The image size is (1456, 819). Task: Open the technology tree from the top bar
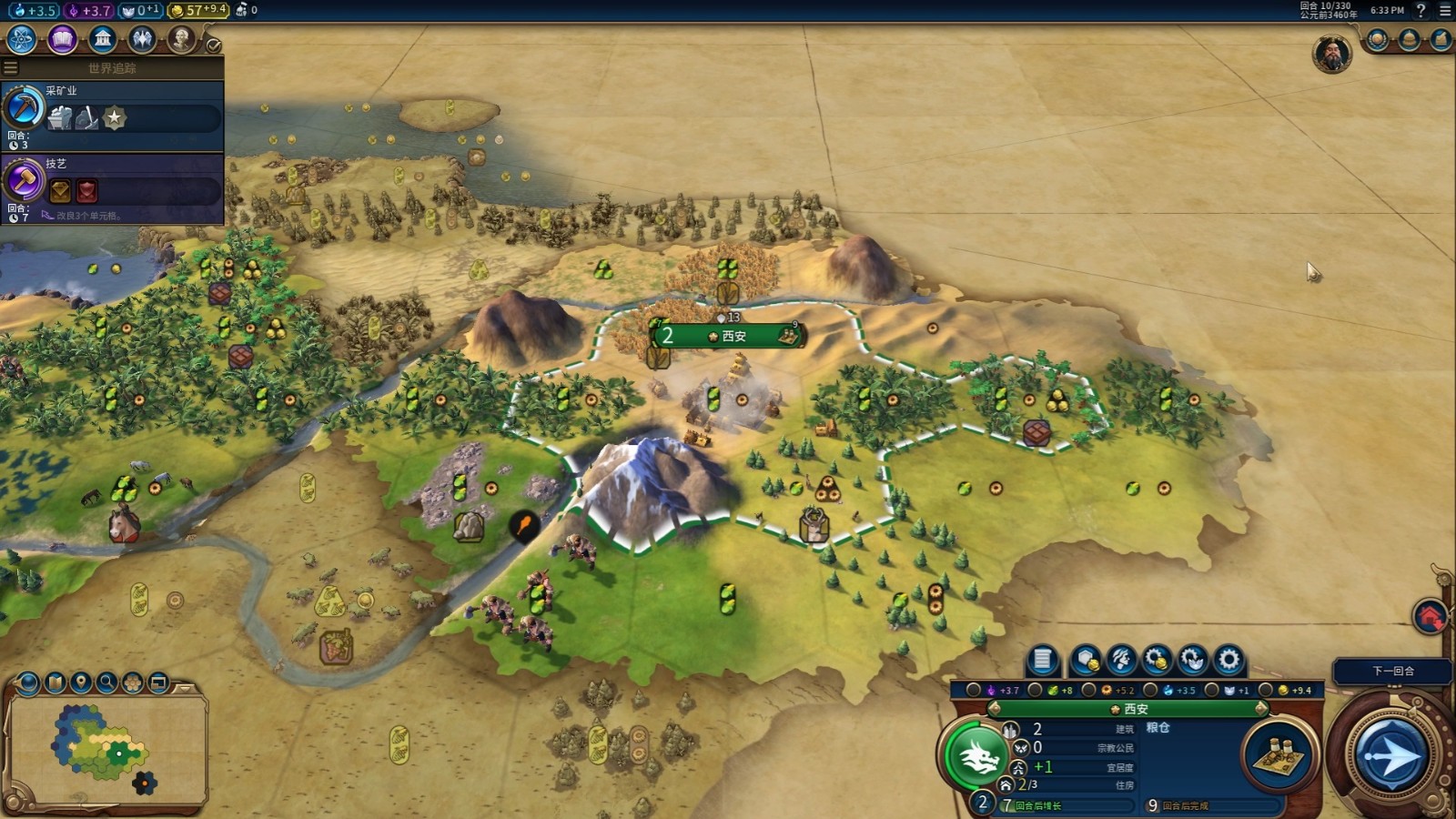click(x=21, y=39)
